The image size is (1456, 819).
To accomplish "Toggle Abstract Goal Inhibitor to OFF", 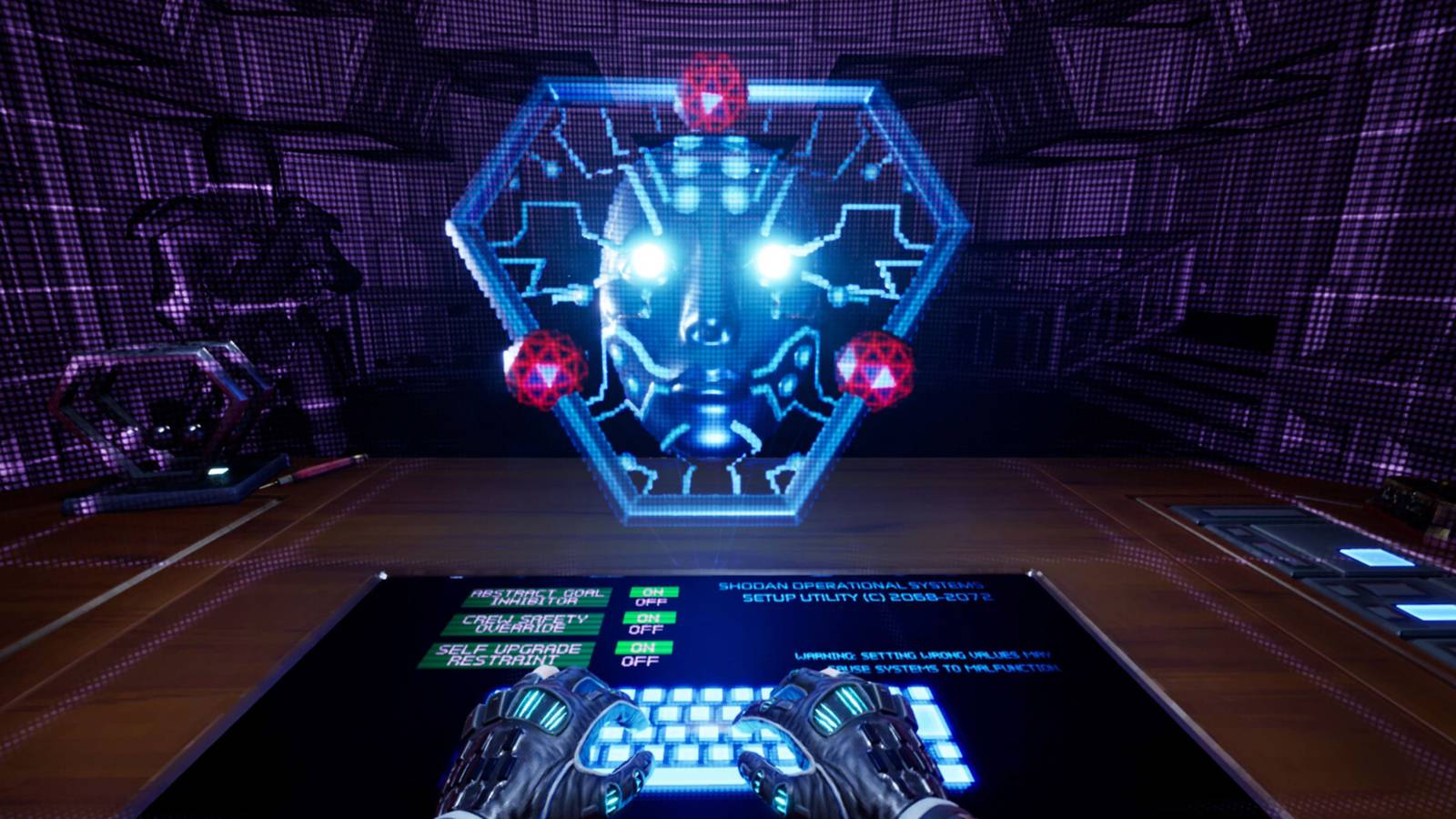I will pos(653,602).
